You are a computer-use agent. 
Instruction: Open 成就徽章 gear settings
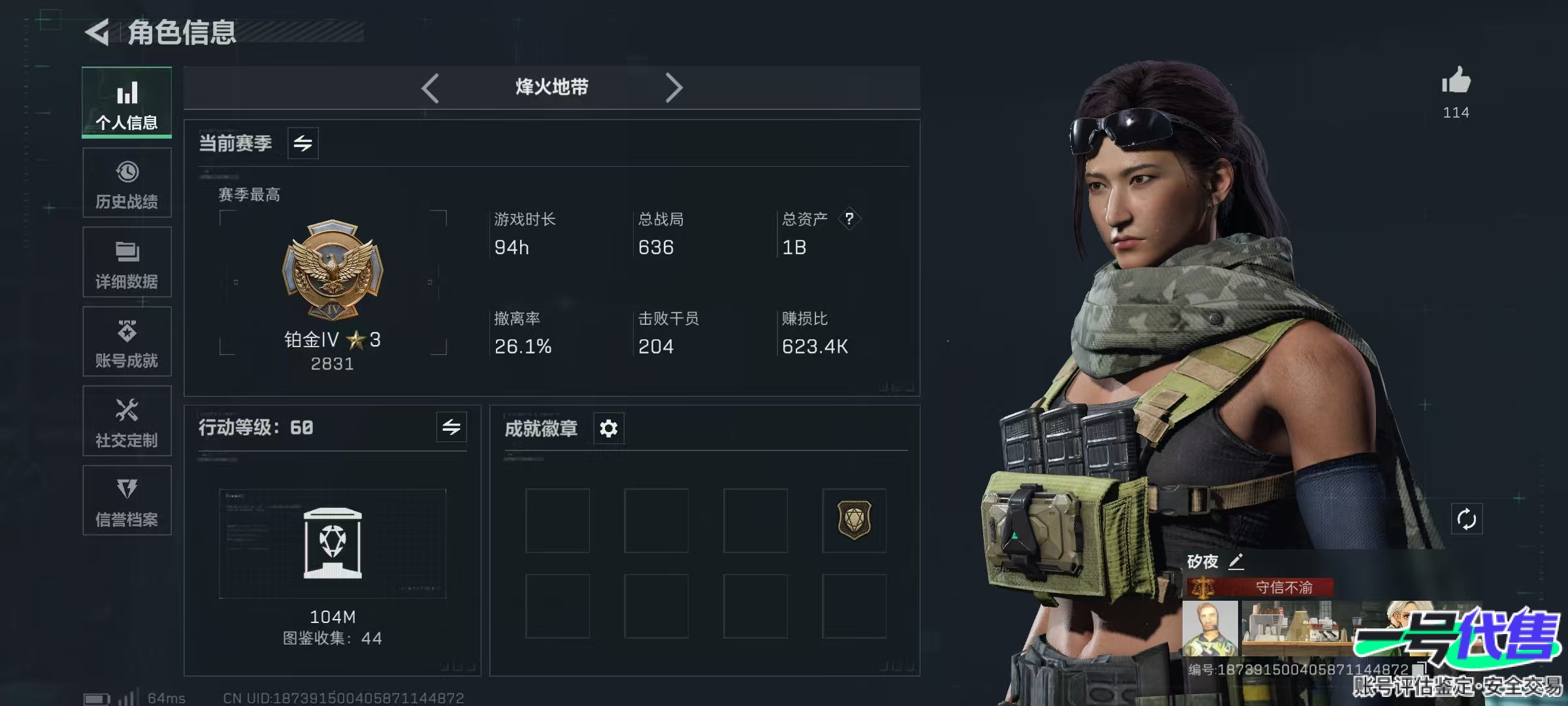[608, 428]
